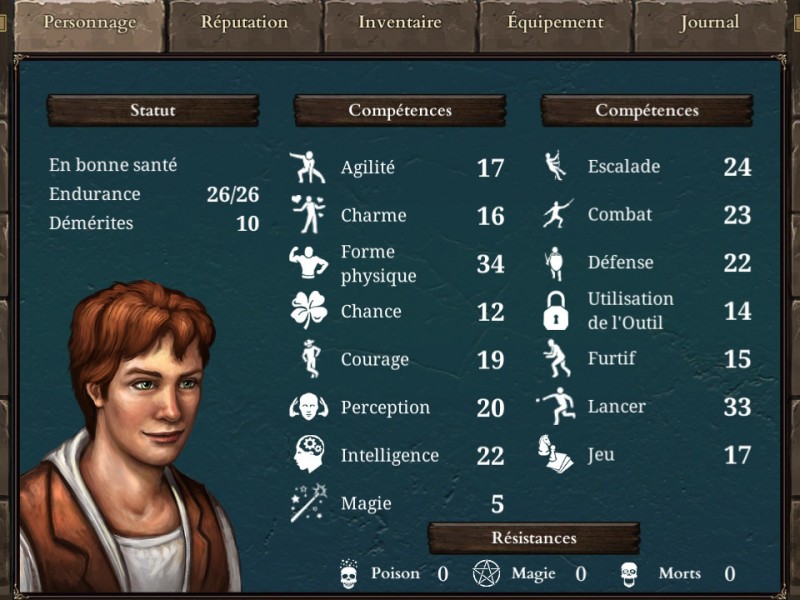
Task: Select the Courage skill
Action: click(374, 360)
